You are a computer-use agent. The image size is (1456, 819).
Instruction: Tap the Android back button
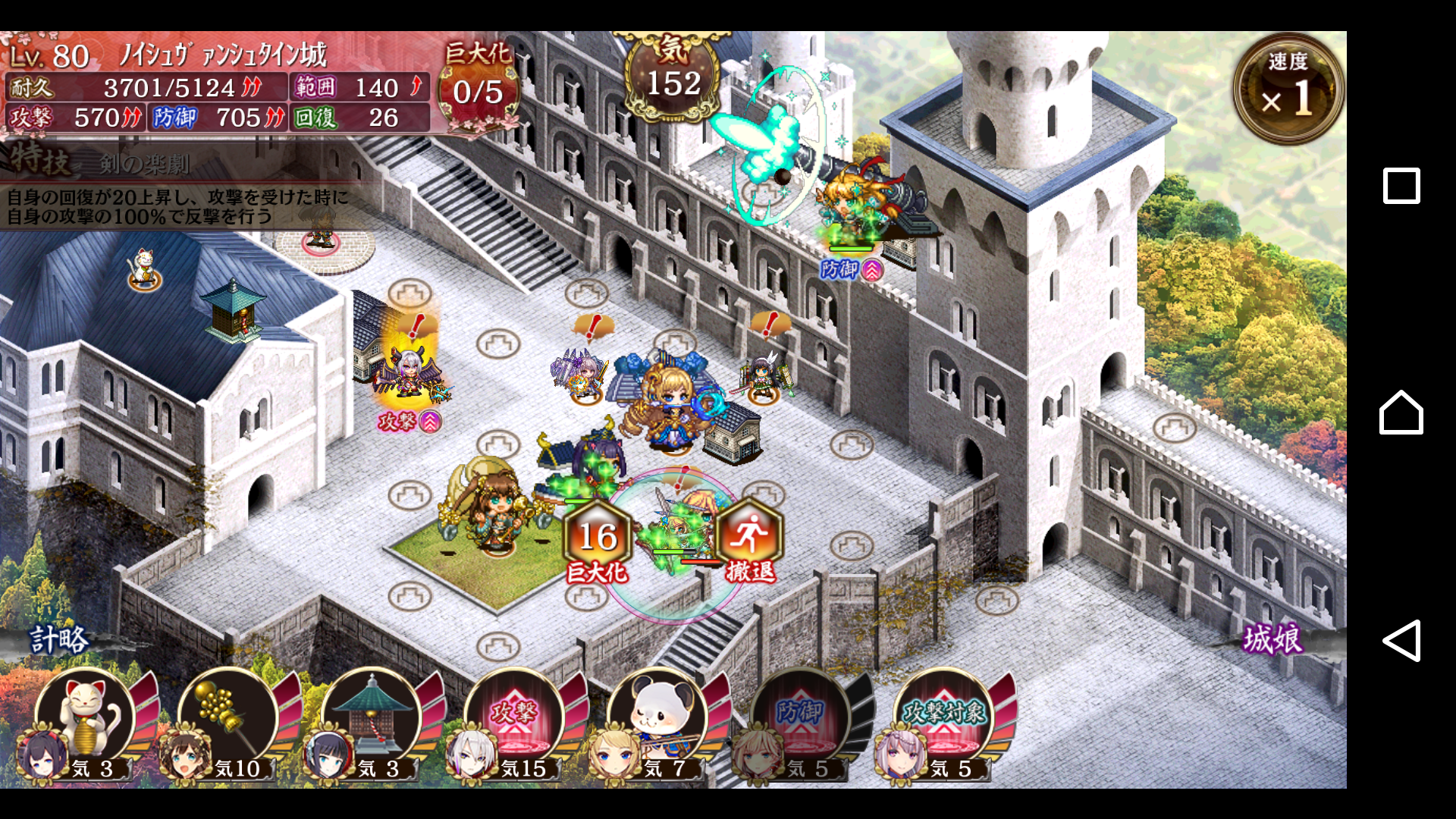pos(1401,641)
